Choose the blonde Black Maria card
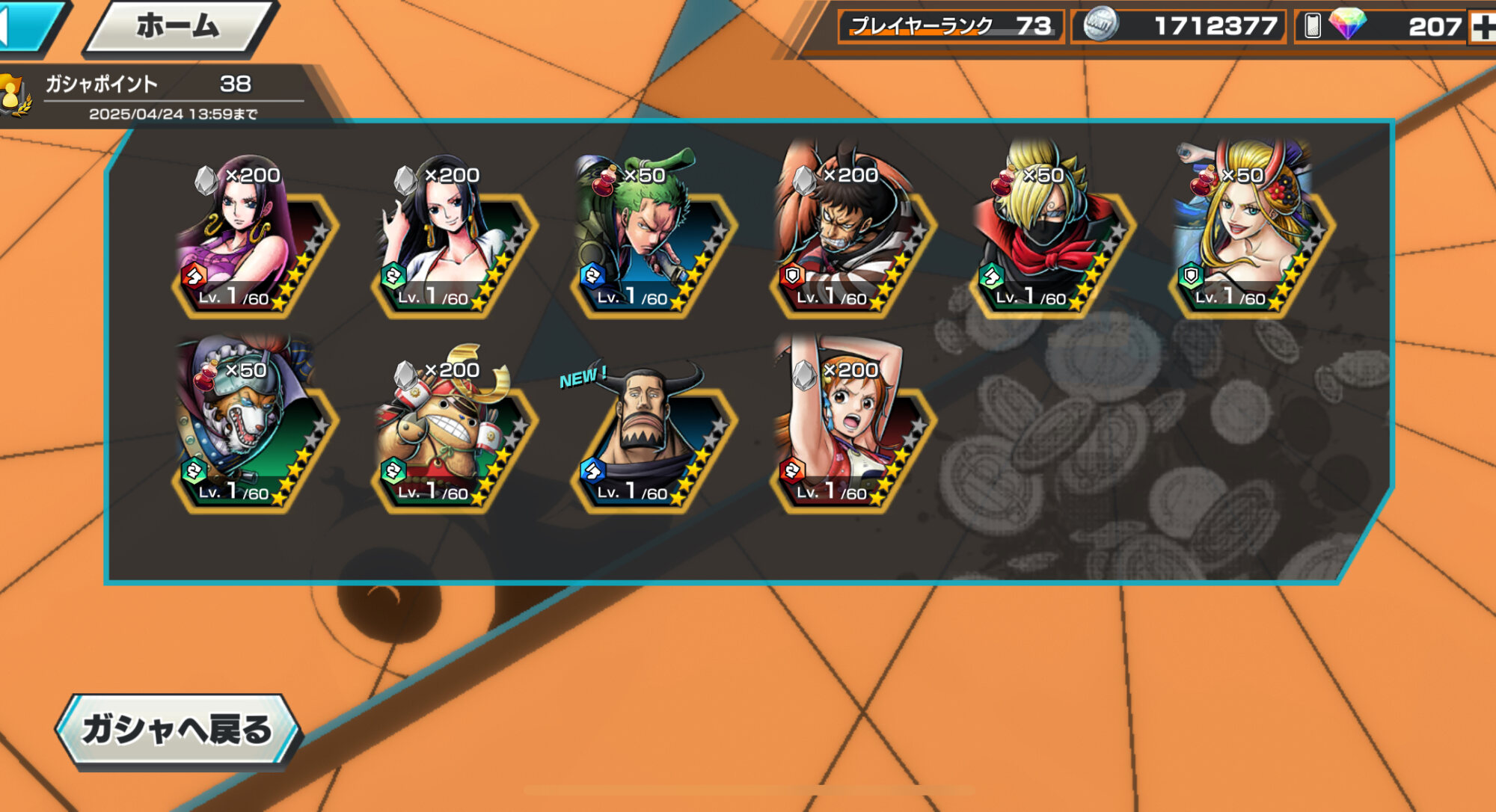1496x812 pixels. coord(1251,239)
